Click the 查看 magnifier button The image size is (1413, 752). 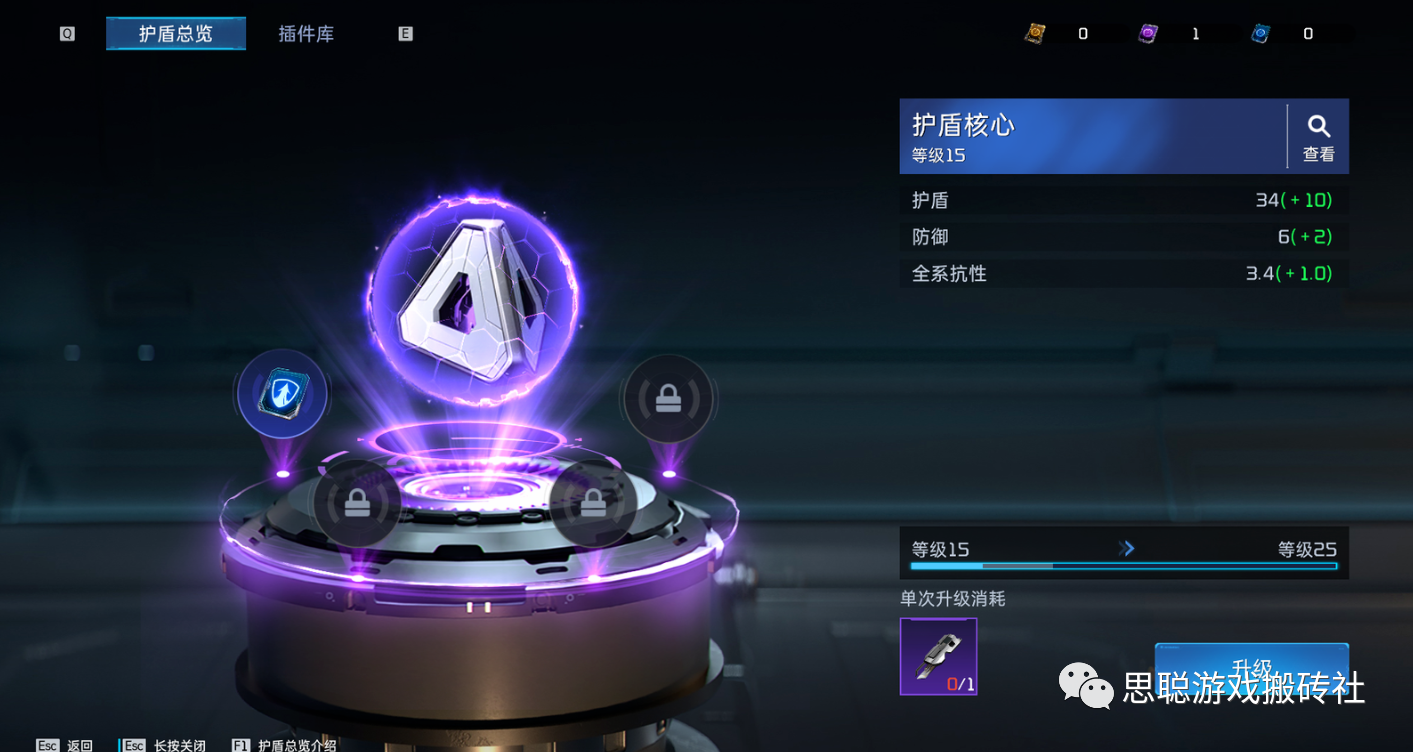coord(1318,136)
